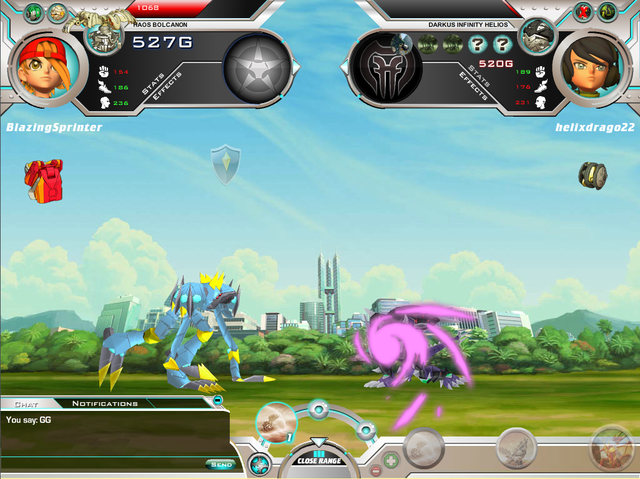Click the red X button in the top corner
Viewport: 640px width, 479px height.
point(584,13)
